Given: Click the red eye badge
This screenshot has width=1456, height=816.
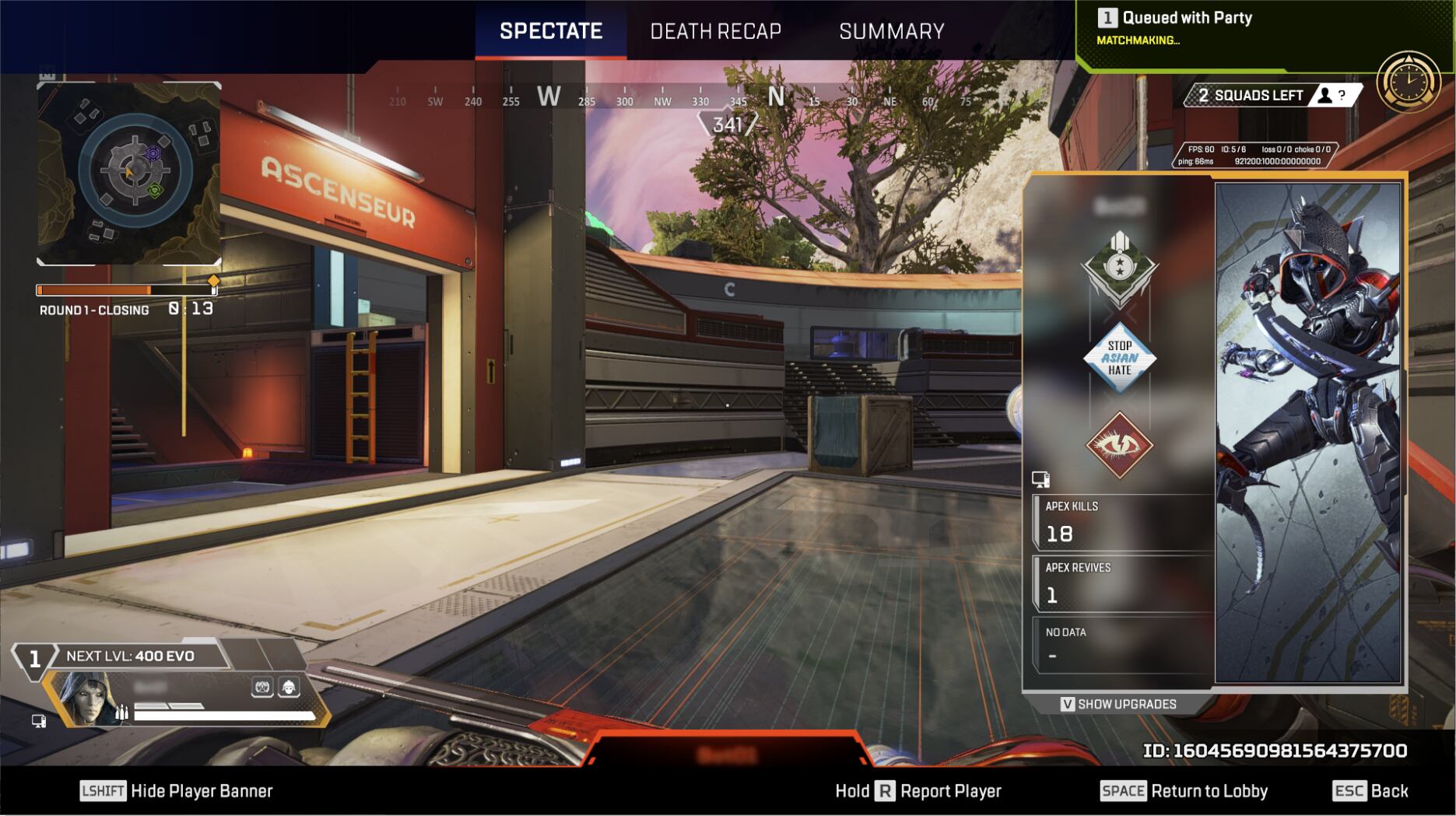Looking at the screenshot, I should 1119,445.
